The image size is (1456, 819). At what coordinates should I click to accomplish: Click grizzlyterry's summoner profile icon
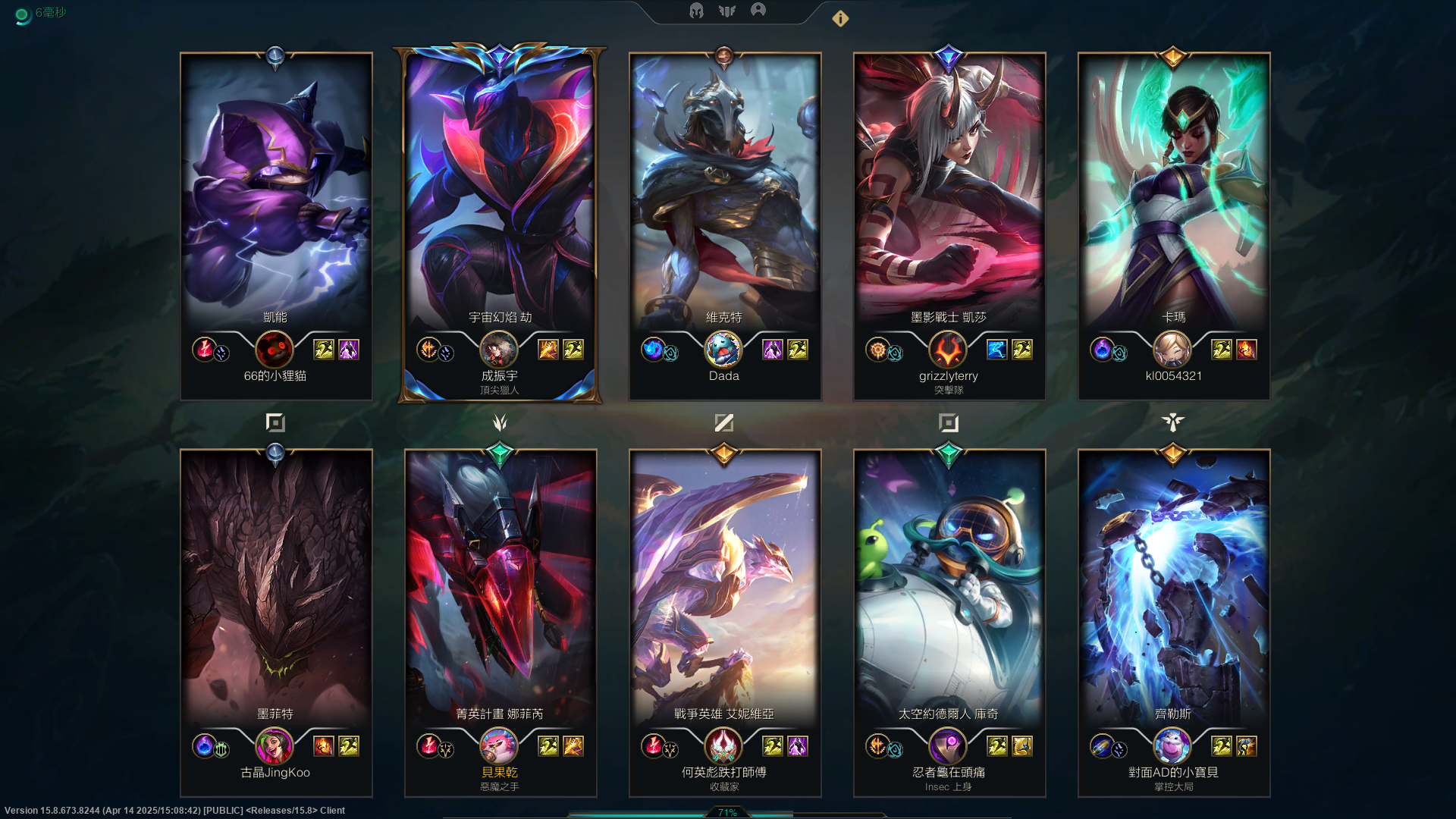pyautogui.click(x=948, y=350)
